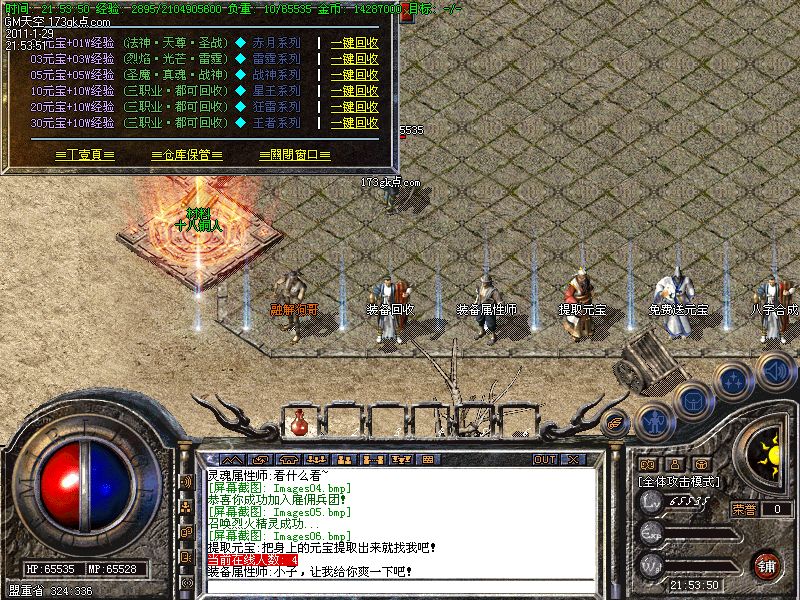Open the round 铺 shop button
This screenshot has height=600, width=800.
pyautogui.click(x=767, y=565)
